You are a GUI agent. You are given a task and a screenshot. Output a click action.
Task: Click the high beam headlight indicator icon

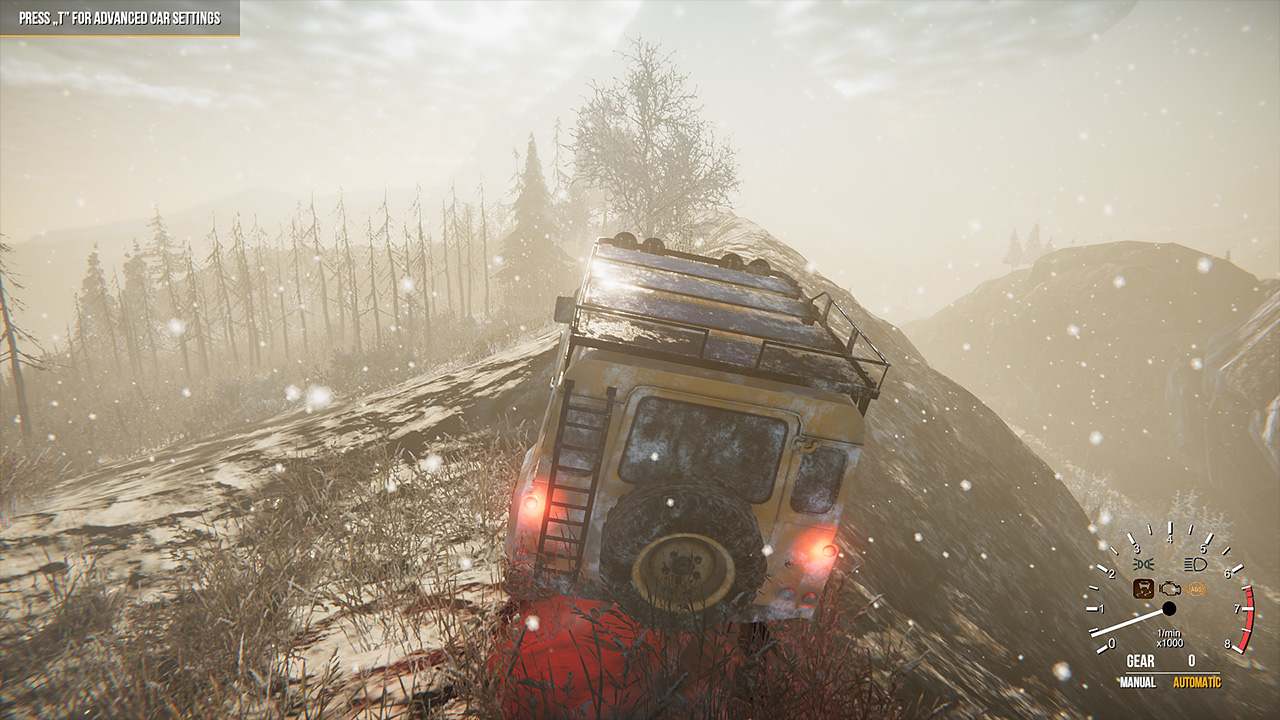click(x=1194, y=564)
